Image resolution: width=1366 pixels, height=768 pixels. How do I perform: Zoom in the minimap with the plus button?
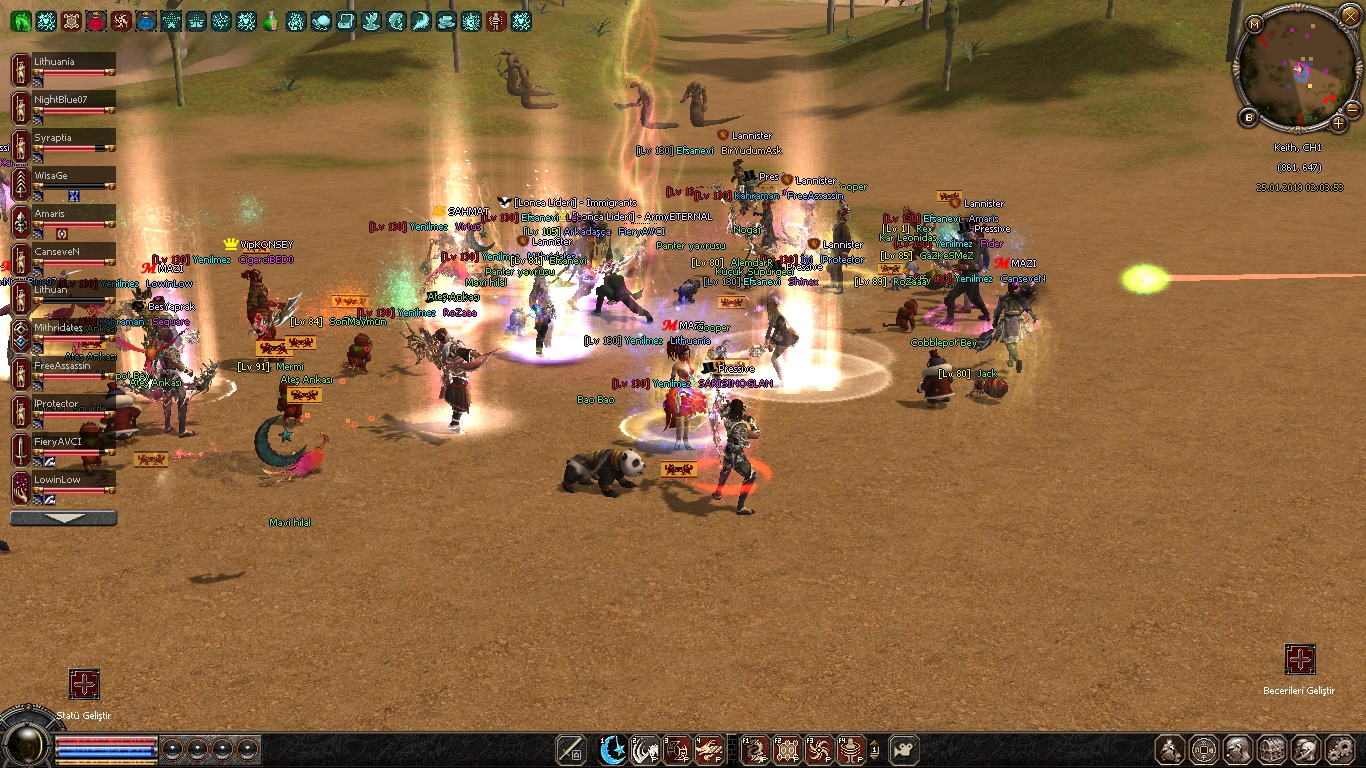1339,122
